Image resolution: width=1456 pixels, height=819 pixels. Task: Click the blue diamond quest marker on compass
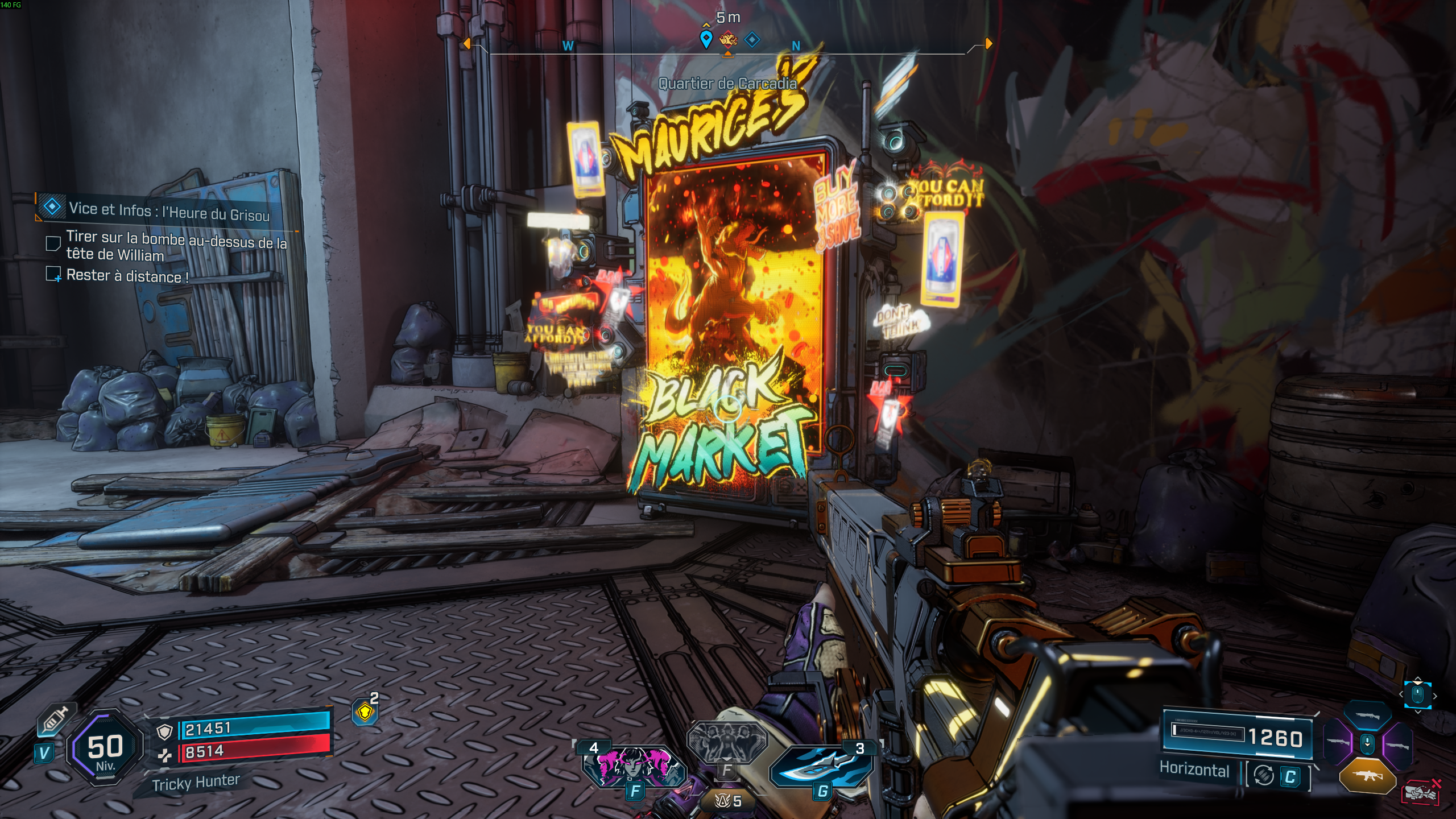752,40
